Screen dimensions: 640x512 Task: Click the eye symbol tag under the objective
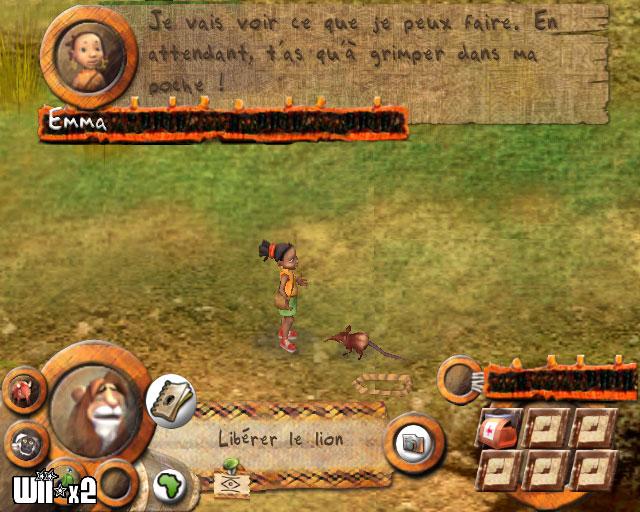tap(230, 482)
